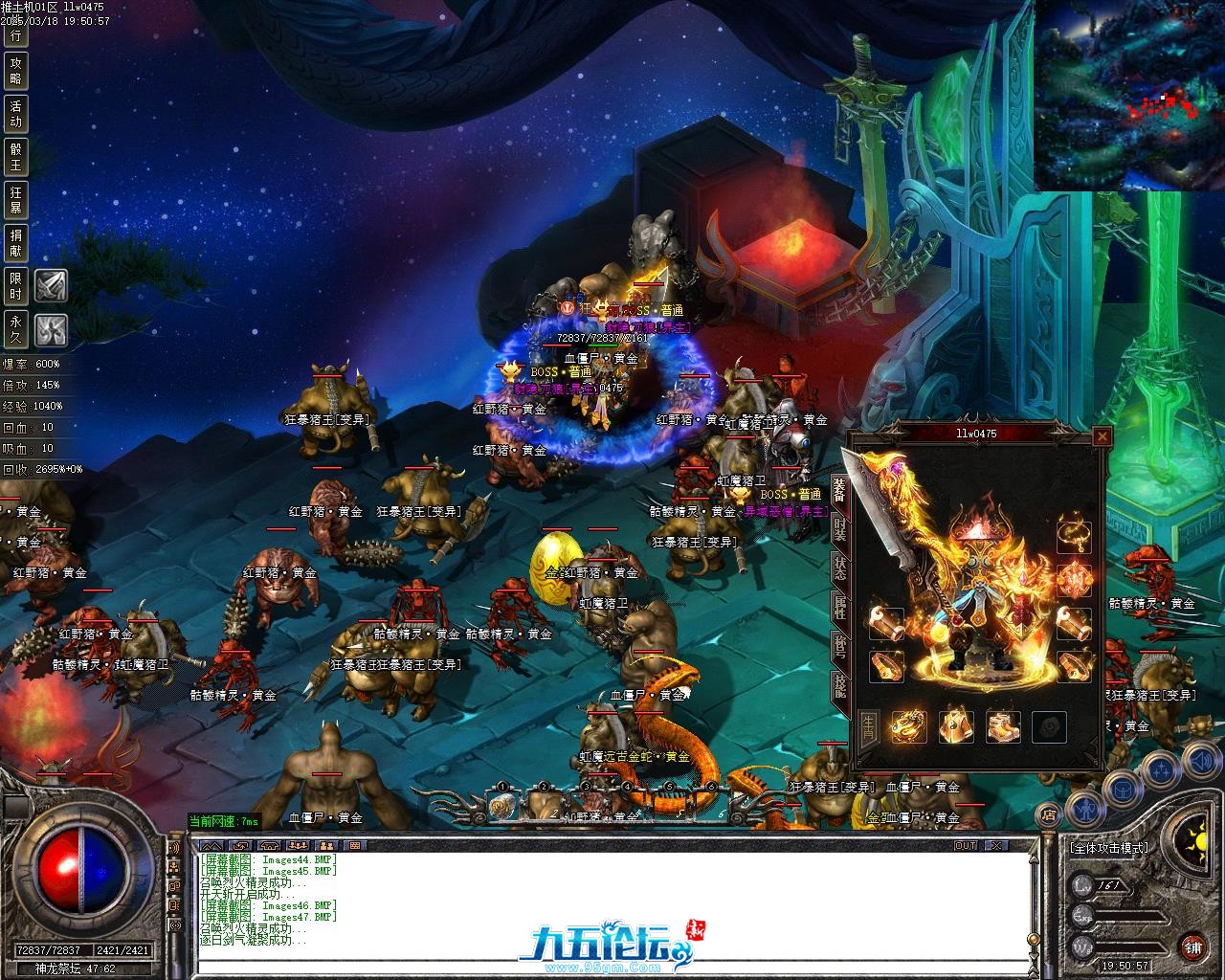Select the 属性 attributes tab
This screenshot has height=980, width=1225.
tap(839, 607)
